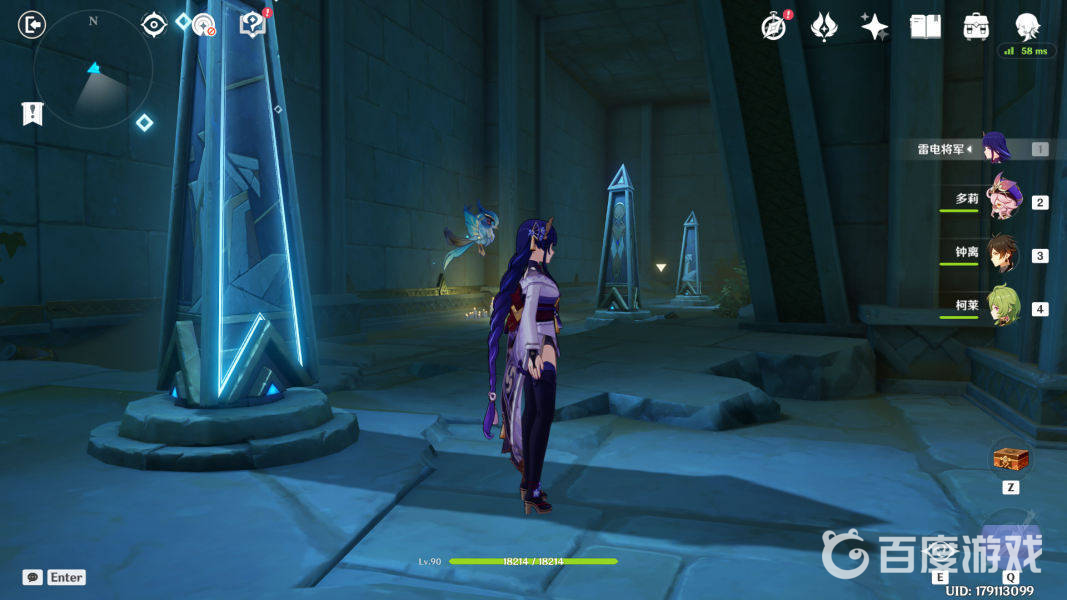Viewport: 1067px width, 600px height.
Task: Open the four-pointed star Wish icon
Action: click(x=874, y=26)
